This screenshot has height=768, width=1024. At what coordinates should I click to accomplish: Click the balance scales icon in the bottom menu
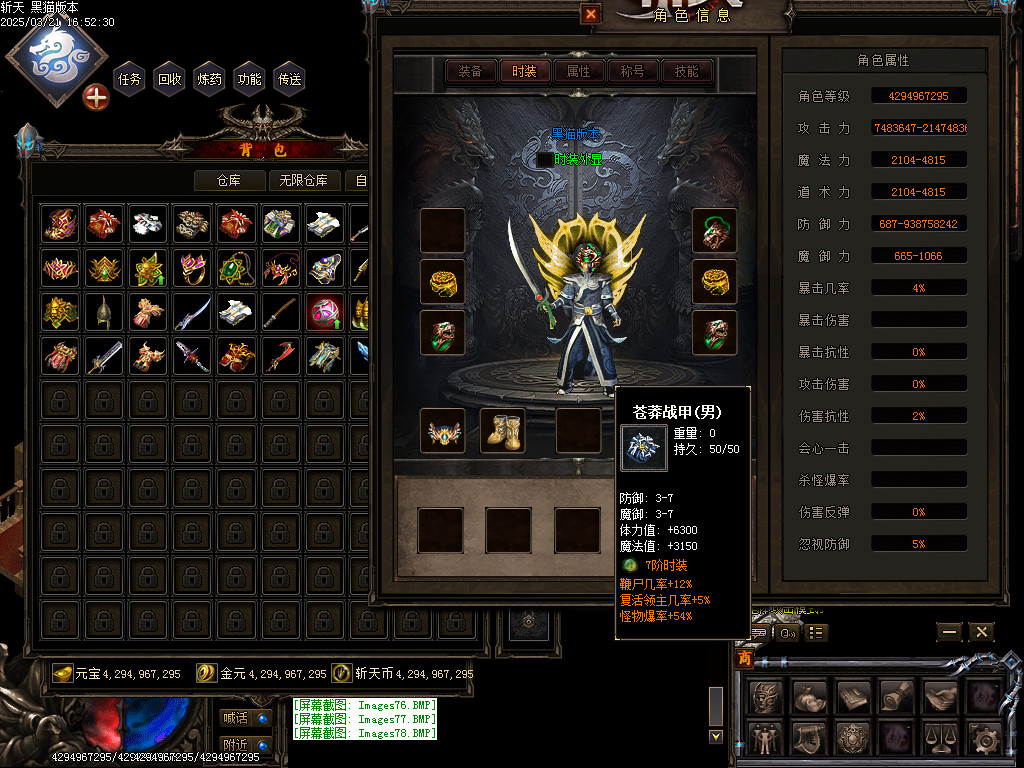941,739
